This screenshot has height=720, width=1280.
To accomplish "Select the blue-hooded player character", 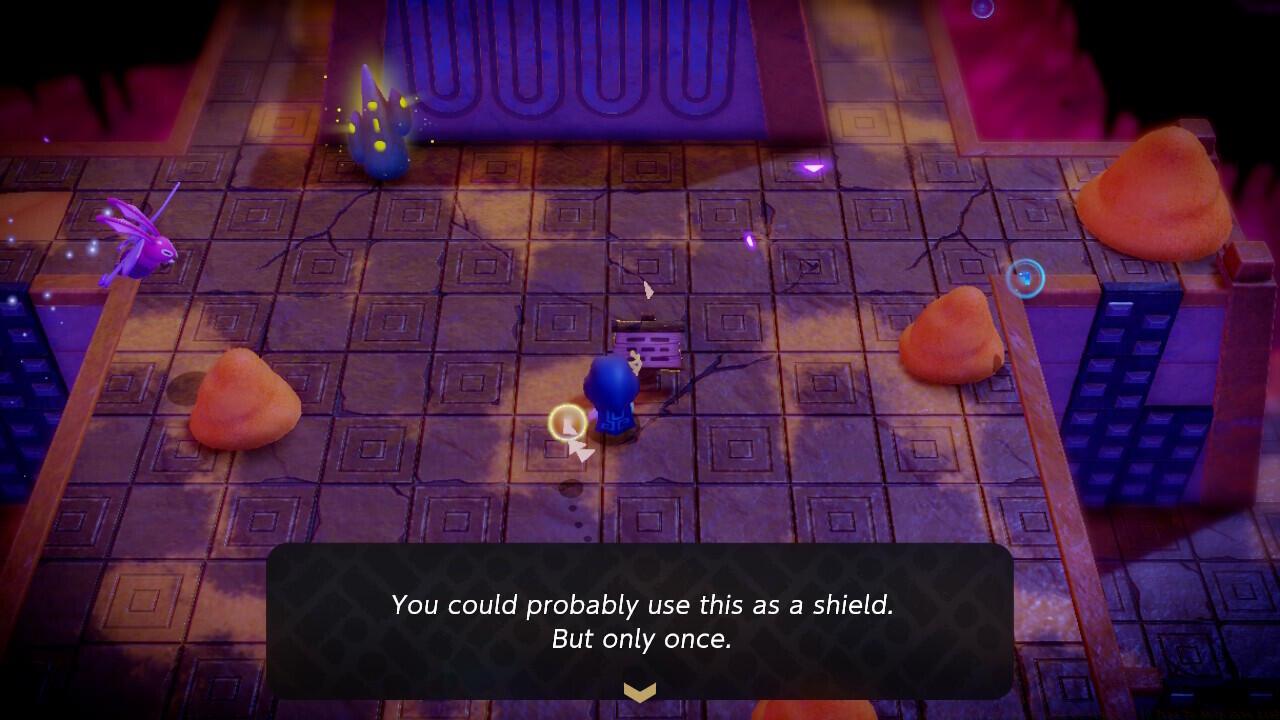I will 612,400.
